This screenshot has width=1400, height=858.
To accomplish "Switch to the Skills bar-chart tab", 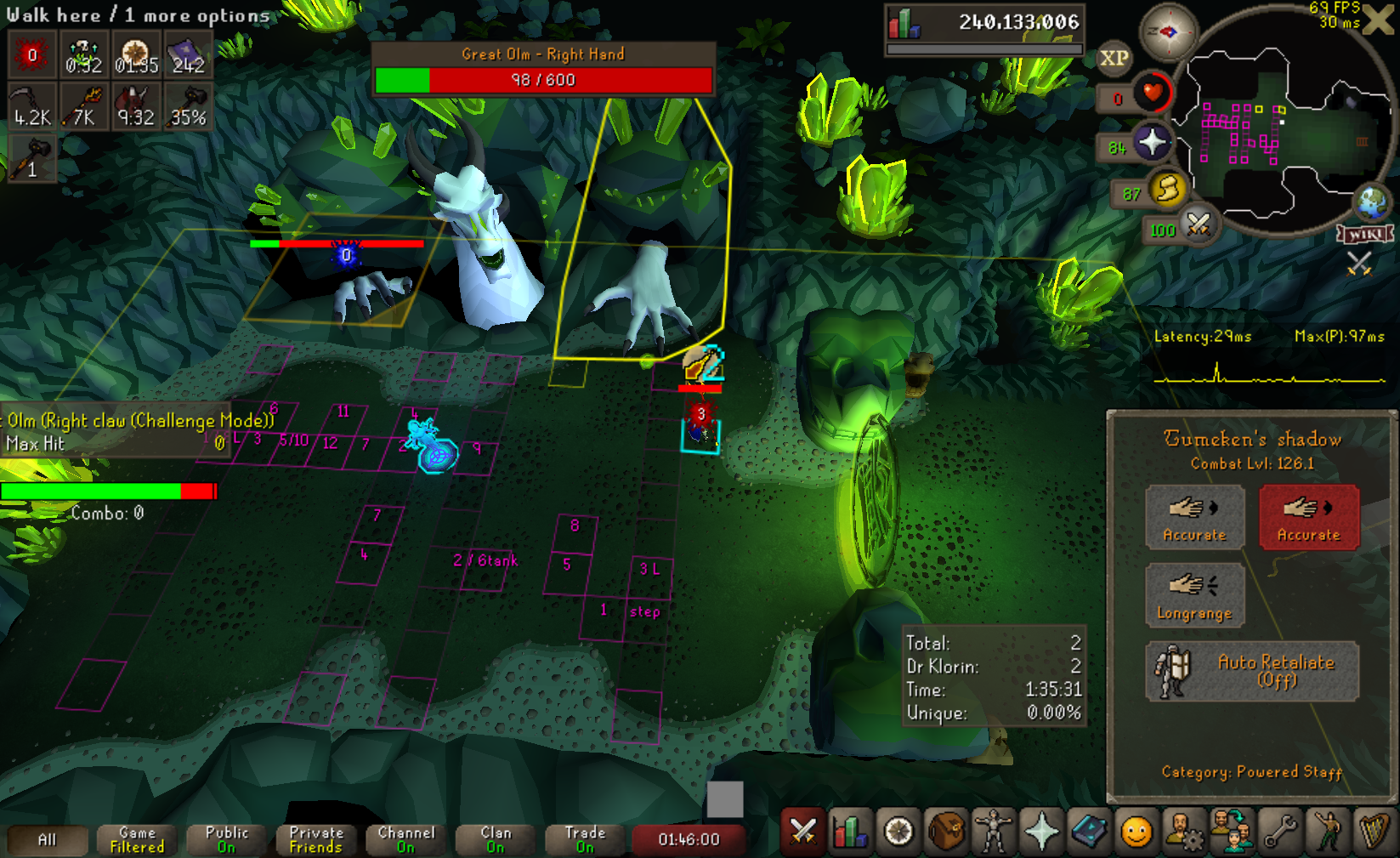I will (x=850, y=831).
